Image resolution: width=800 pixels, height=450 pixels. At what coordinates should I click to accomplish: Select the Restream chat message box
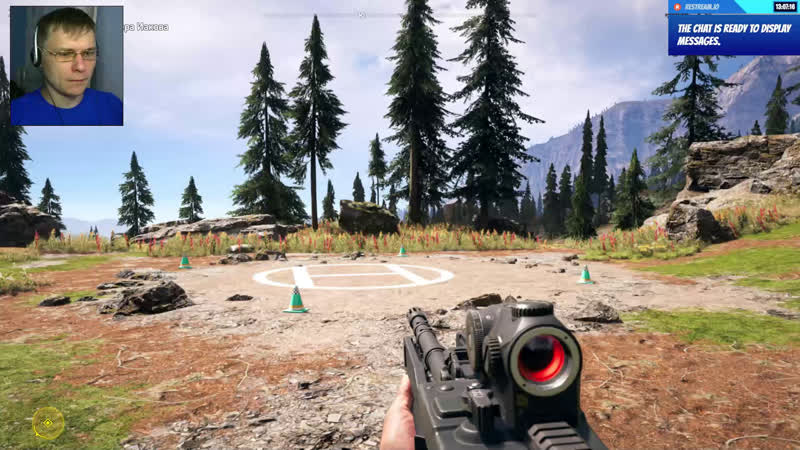click(x=733, y=34)
